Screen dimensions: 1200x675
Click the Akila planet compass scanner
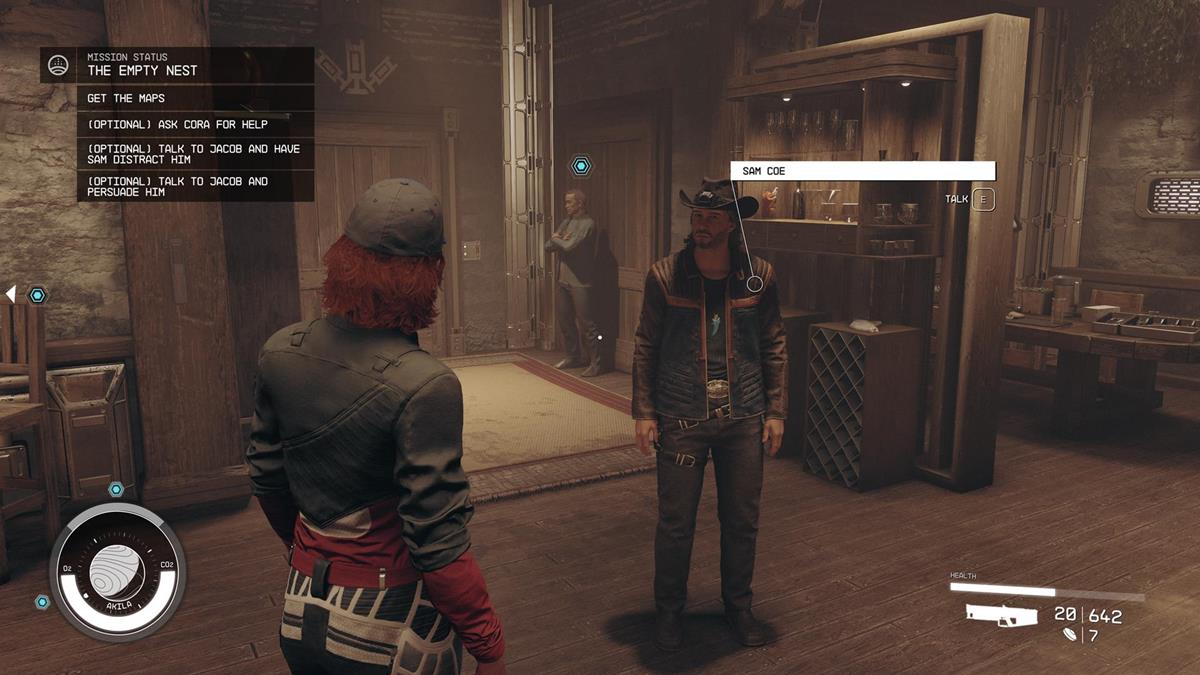[117, 571]
